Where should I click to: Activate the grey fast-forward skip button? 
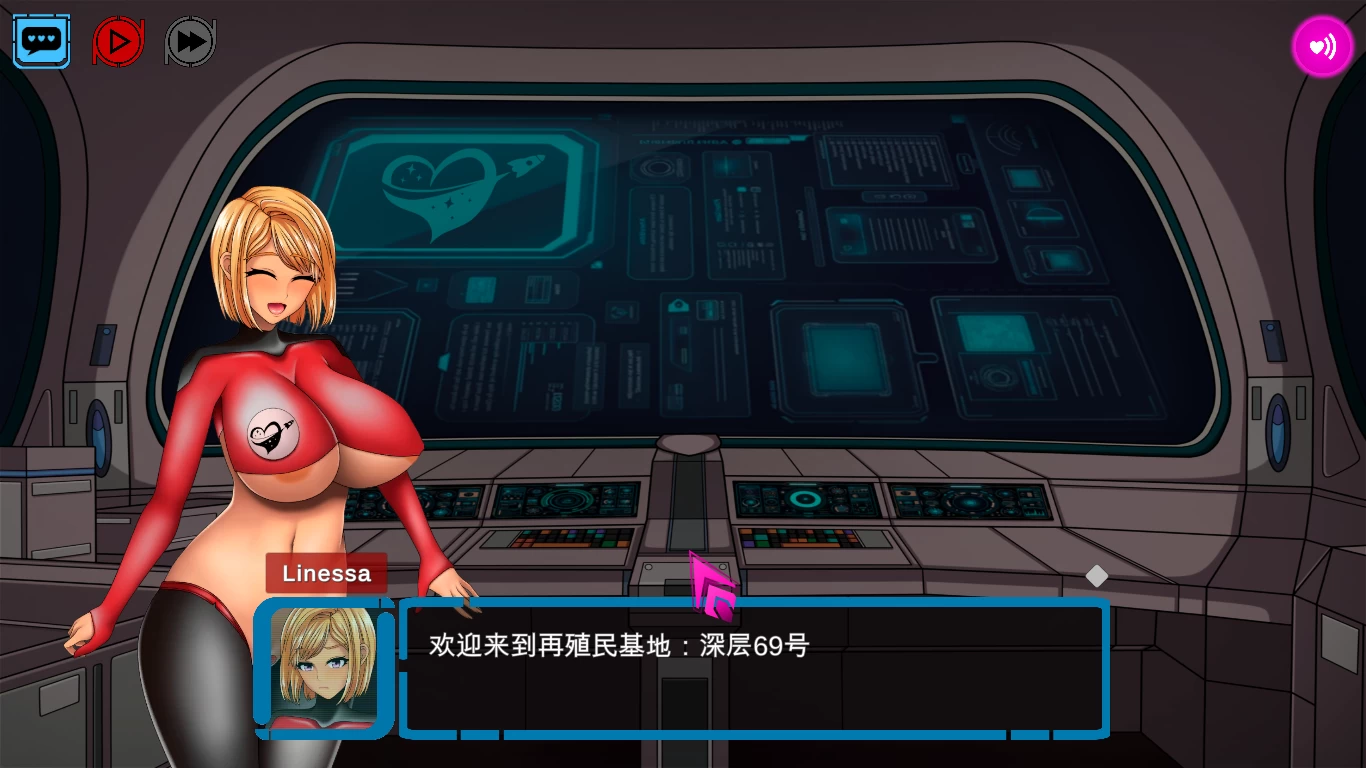(190, 41)
